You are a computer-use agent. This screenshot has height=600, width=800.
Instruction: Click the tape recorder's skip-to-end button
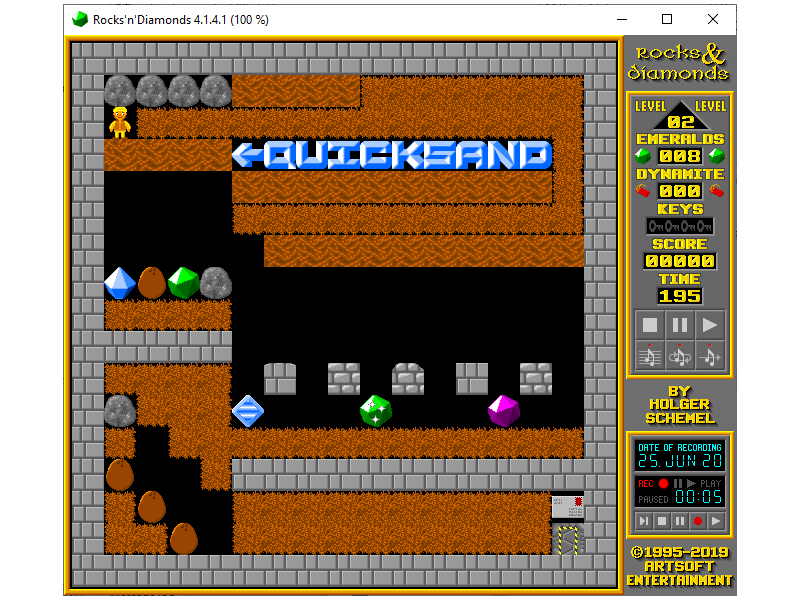point(644,521)
